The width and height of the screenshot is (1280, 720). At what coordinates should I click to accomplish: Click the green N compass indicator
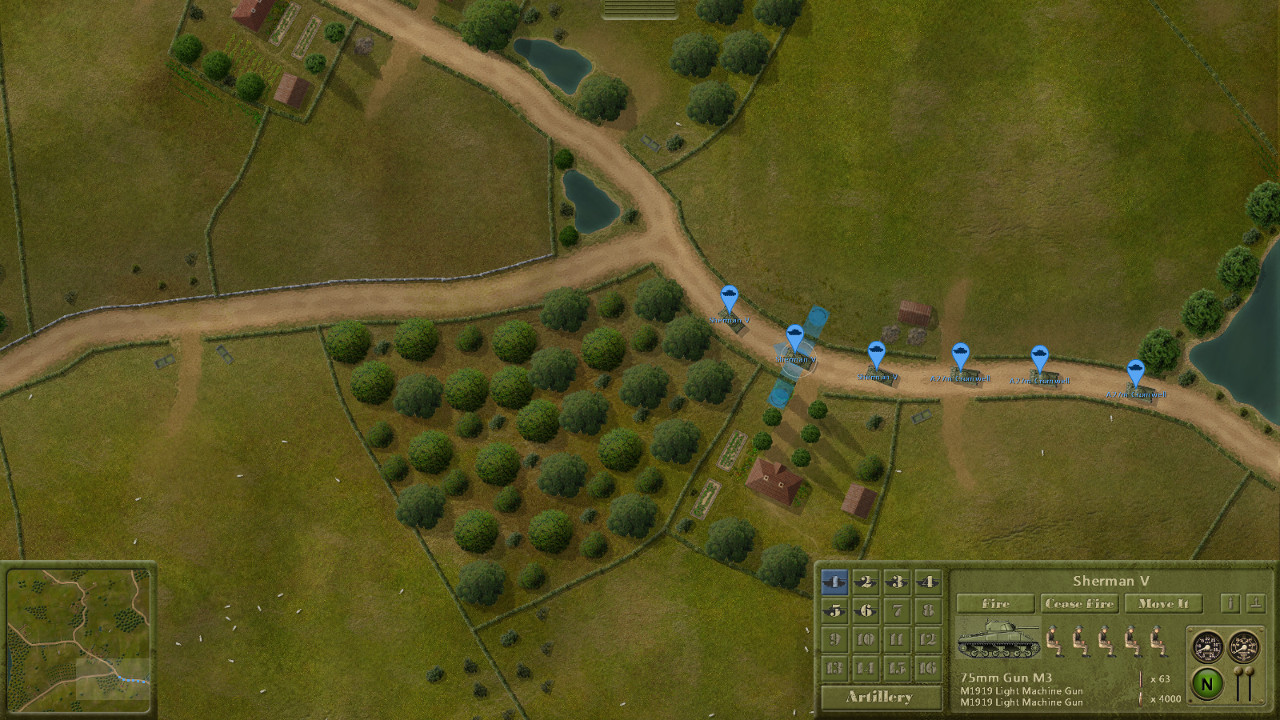1208,684
